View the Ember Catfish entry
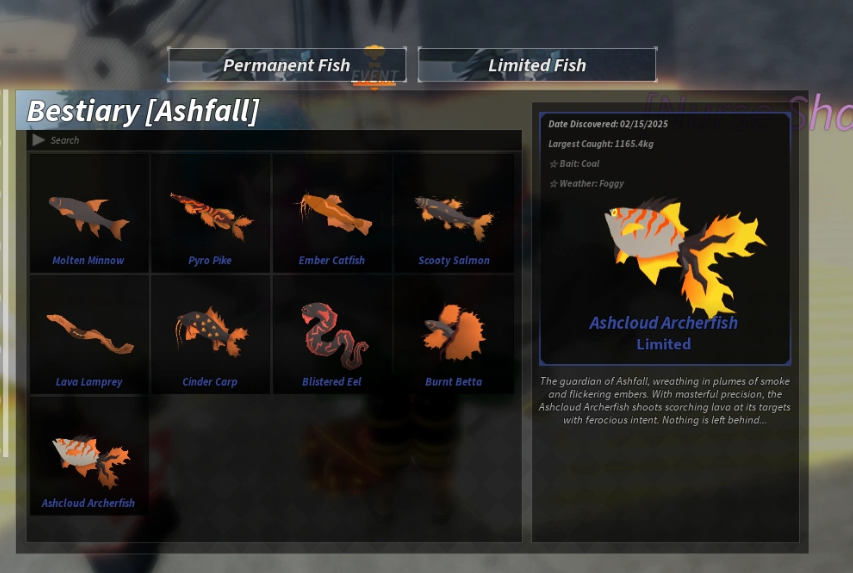 tap(332, 214)
